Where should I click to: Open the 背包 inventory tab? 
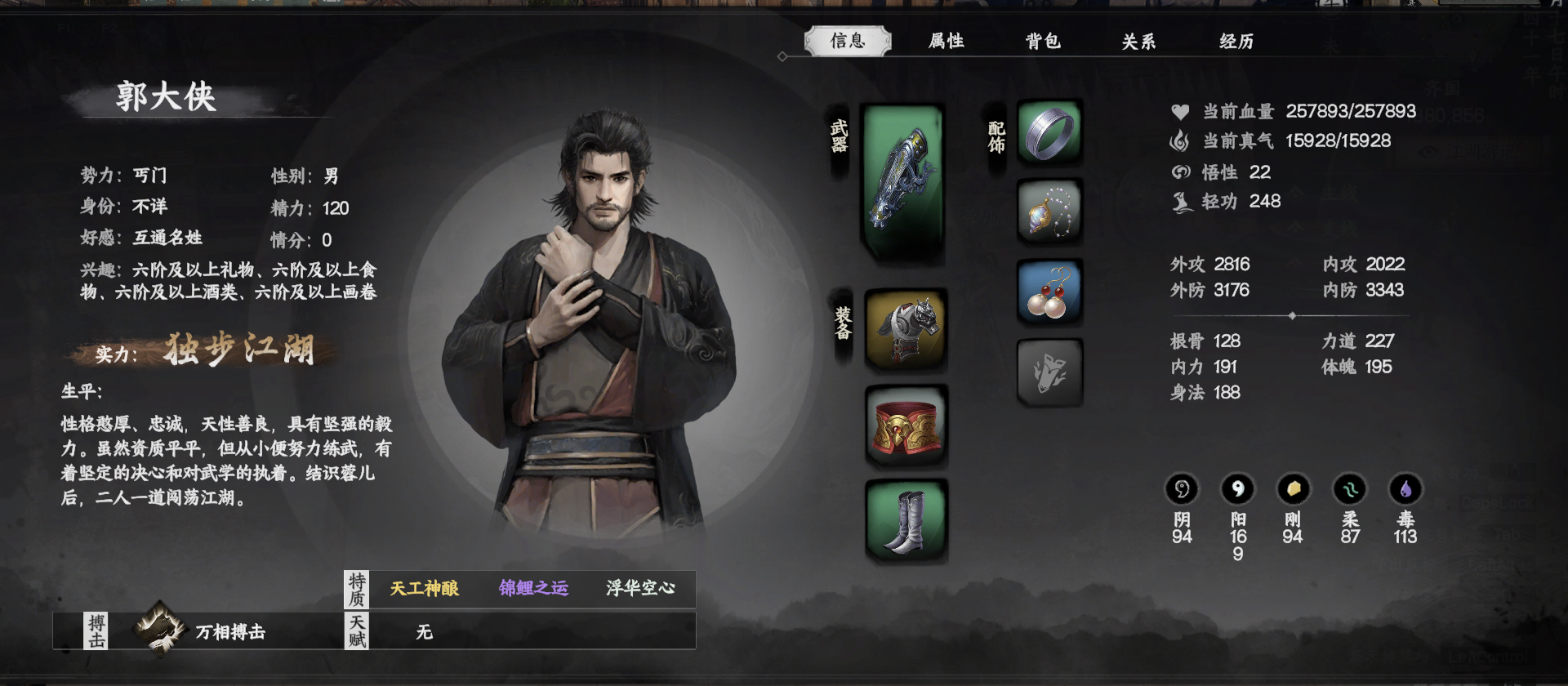(x=1044, y=40)
